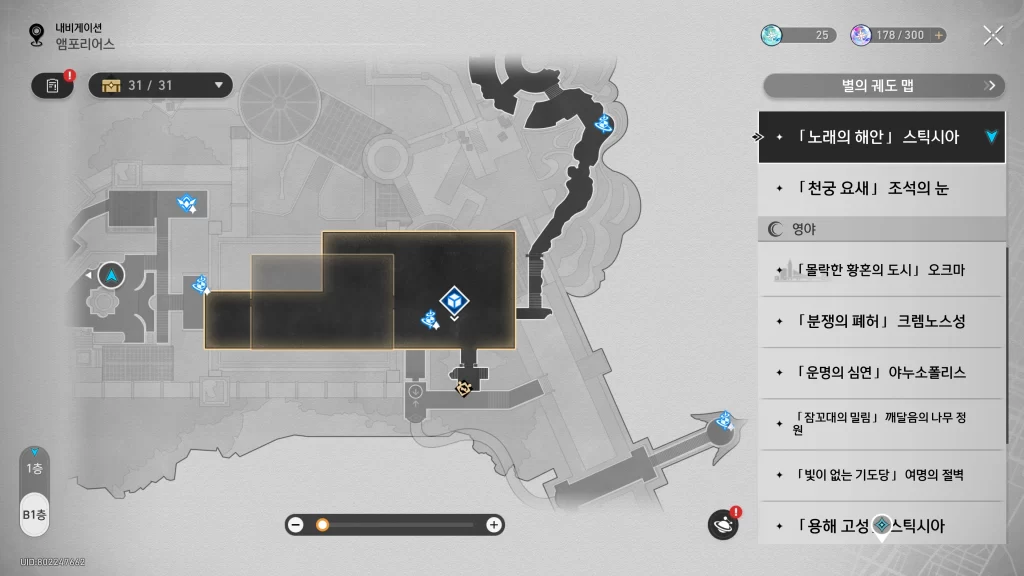This screenshot has height=576, width=1024.
Task: Open the mission log icon with alert
Action: click(x=52, y=85)
